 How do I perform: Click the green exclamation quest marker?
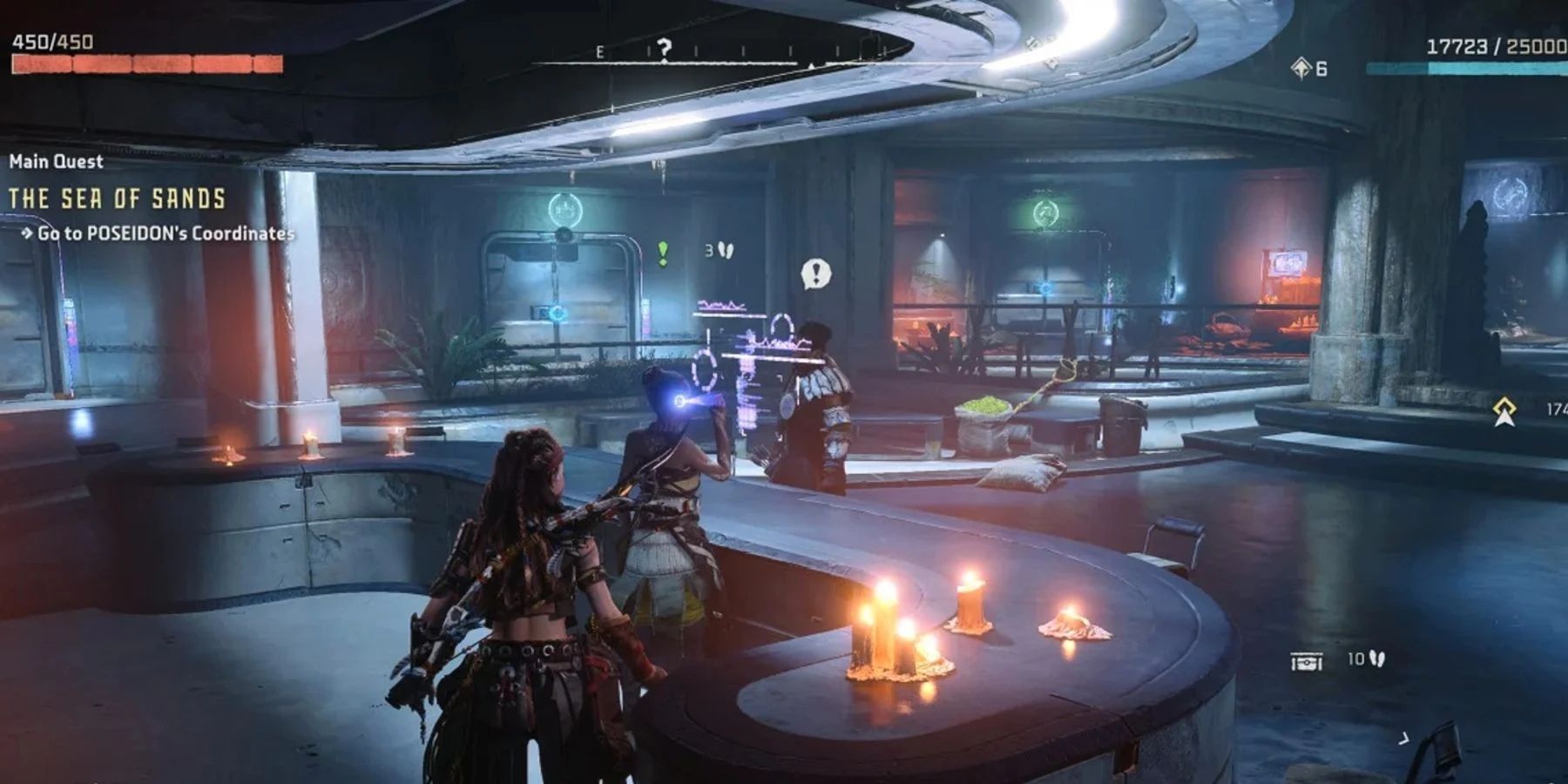coord(663,253)
